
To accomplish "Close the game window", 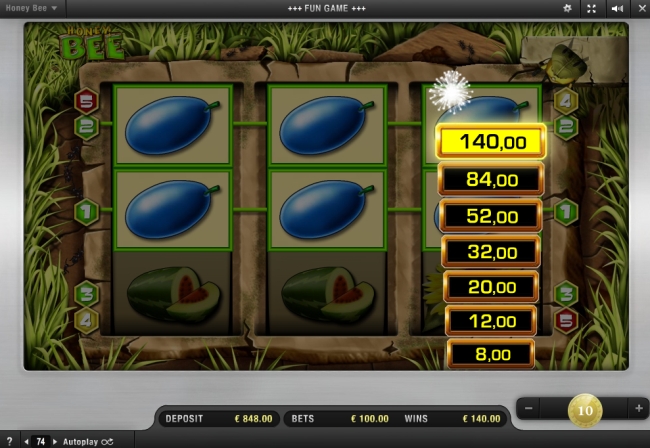I will pos(639,8).
